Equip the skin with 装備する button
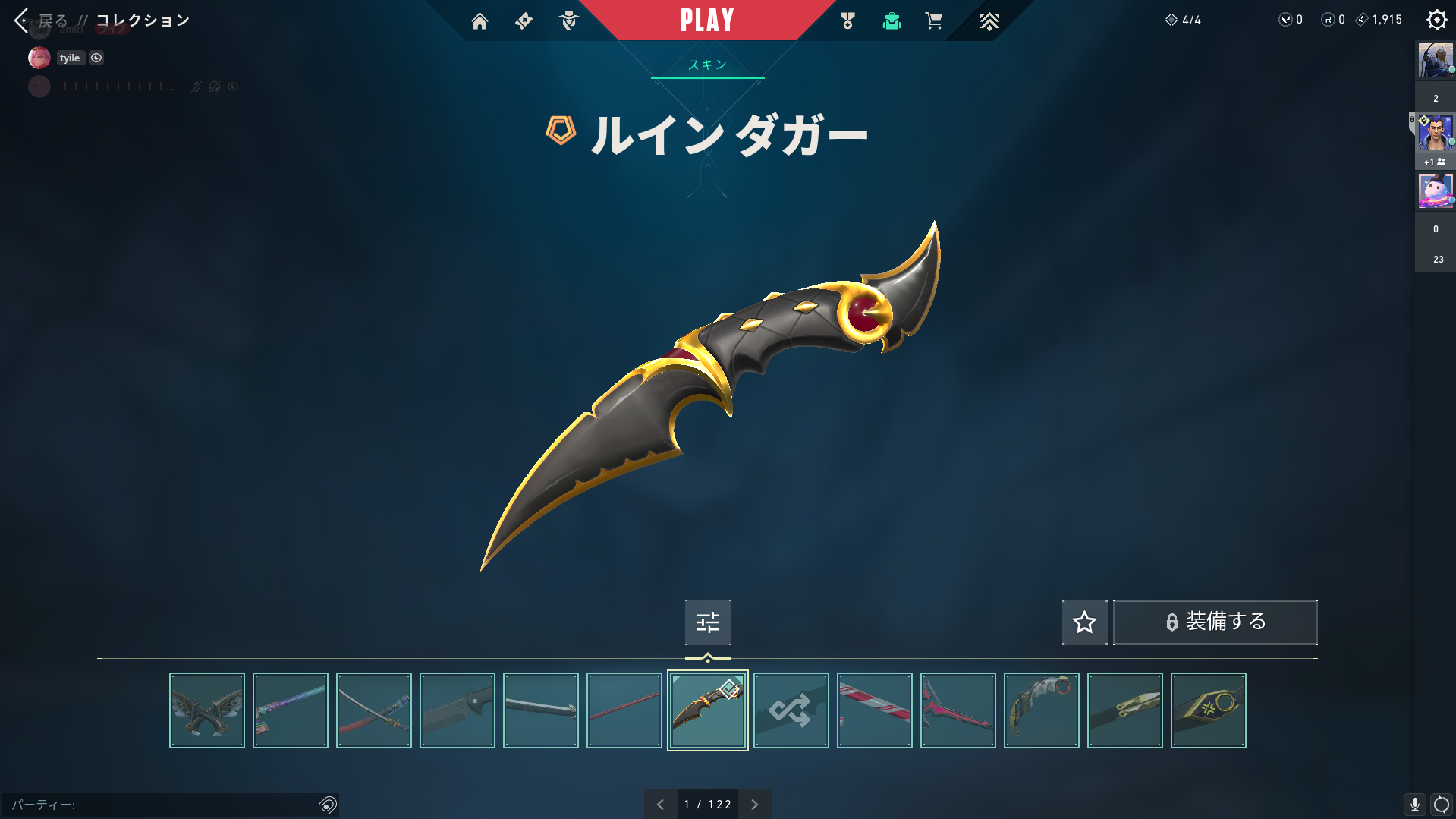Viewport: 1456px width, 819px height. click(1215, 622)
